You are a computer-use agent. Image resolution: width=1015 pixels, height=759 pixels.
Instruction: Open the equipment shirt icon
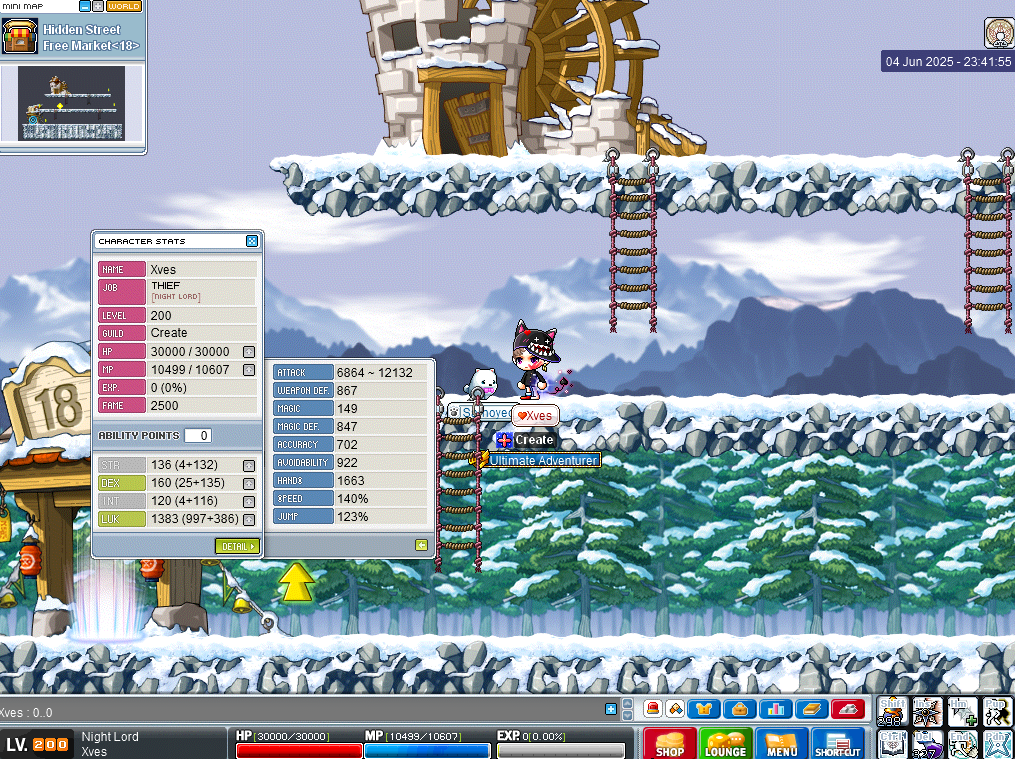click(x=707, y=709)
